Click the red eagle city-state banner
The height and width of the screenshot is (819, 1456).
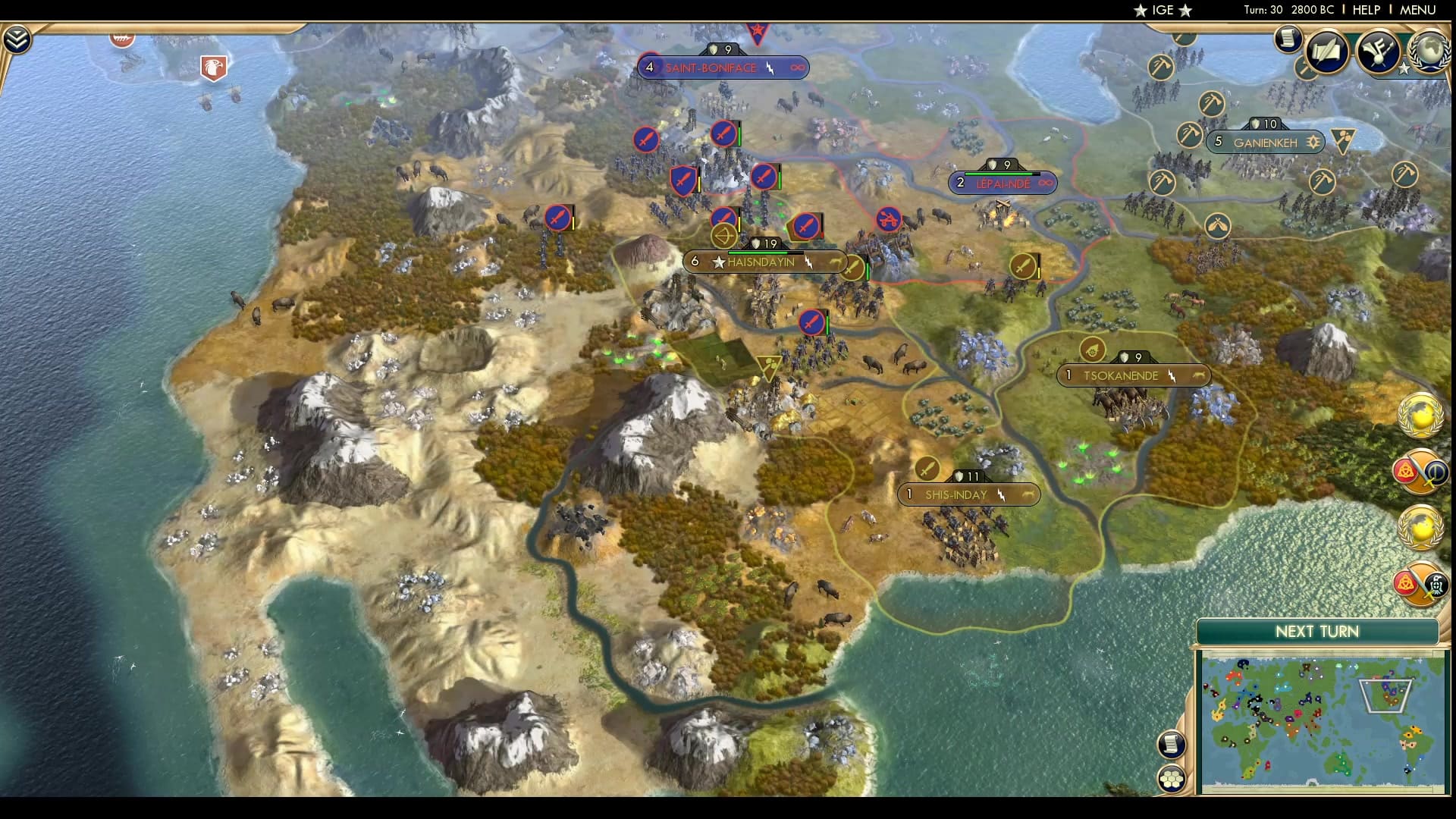point(213,67)
